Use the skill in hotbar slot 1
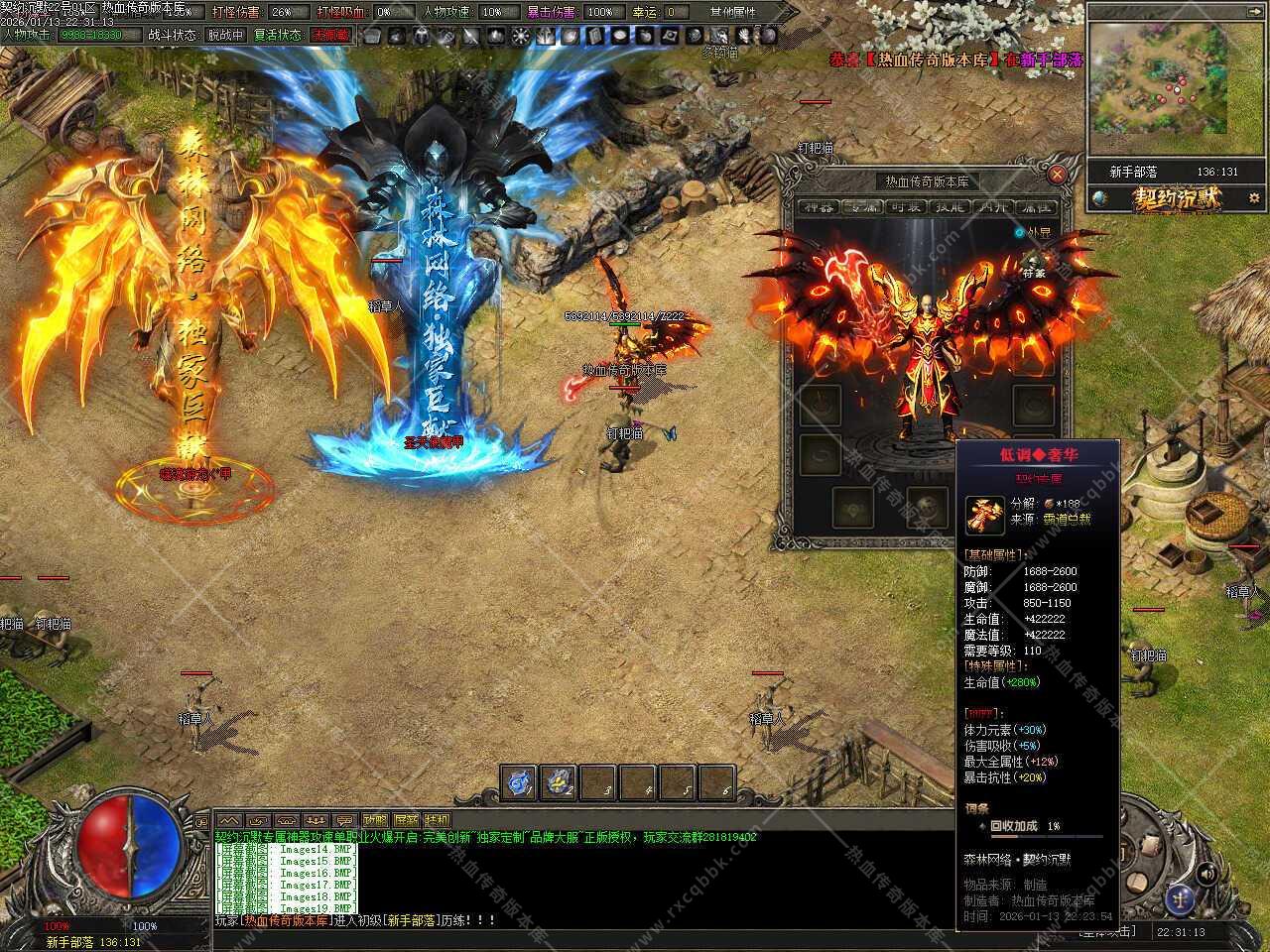 coord(518,782)
